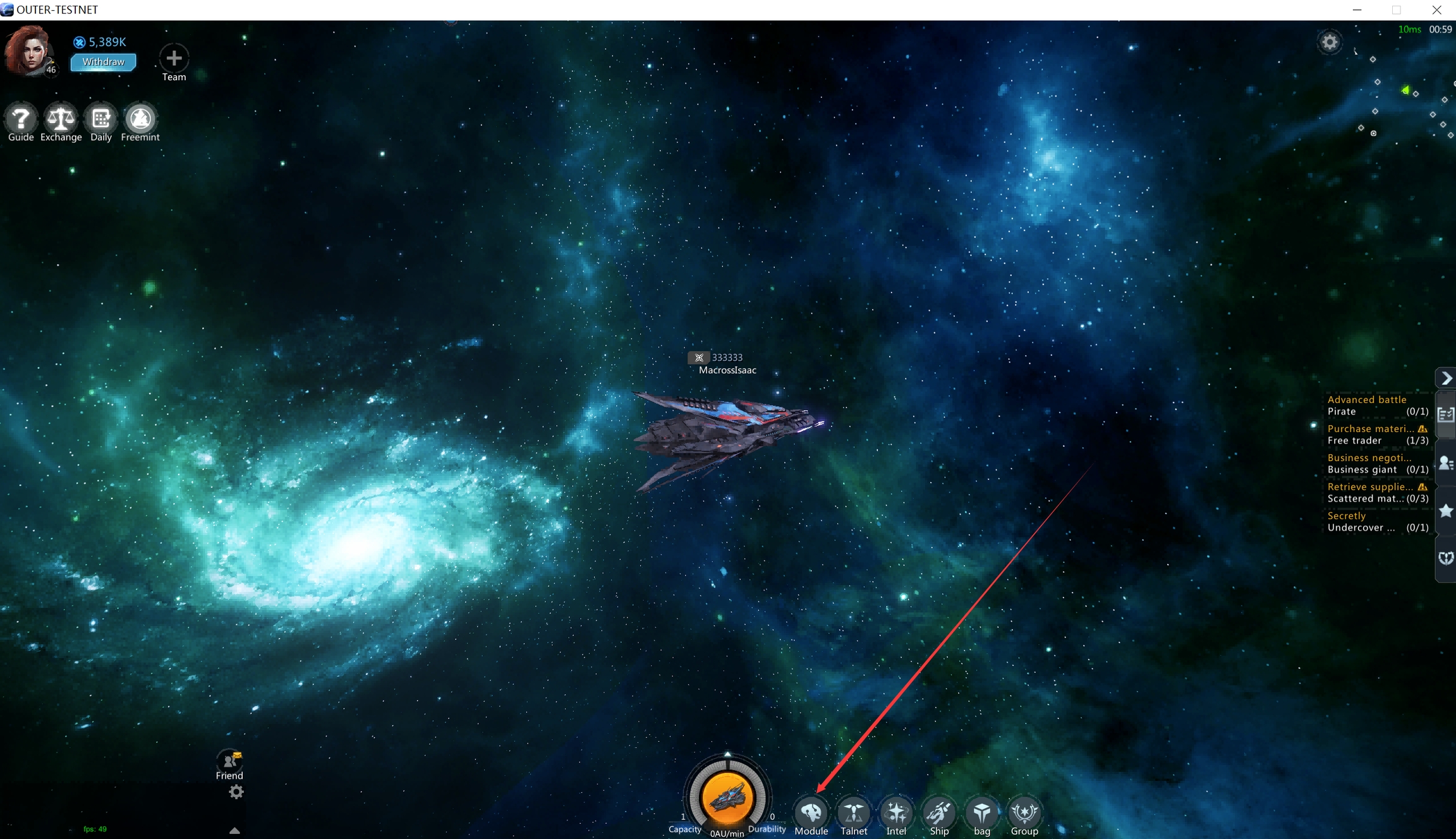The image size is (1456, 839).
Task: Open the Intel screen
Action: click(x=895, y=813)
